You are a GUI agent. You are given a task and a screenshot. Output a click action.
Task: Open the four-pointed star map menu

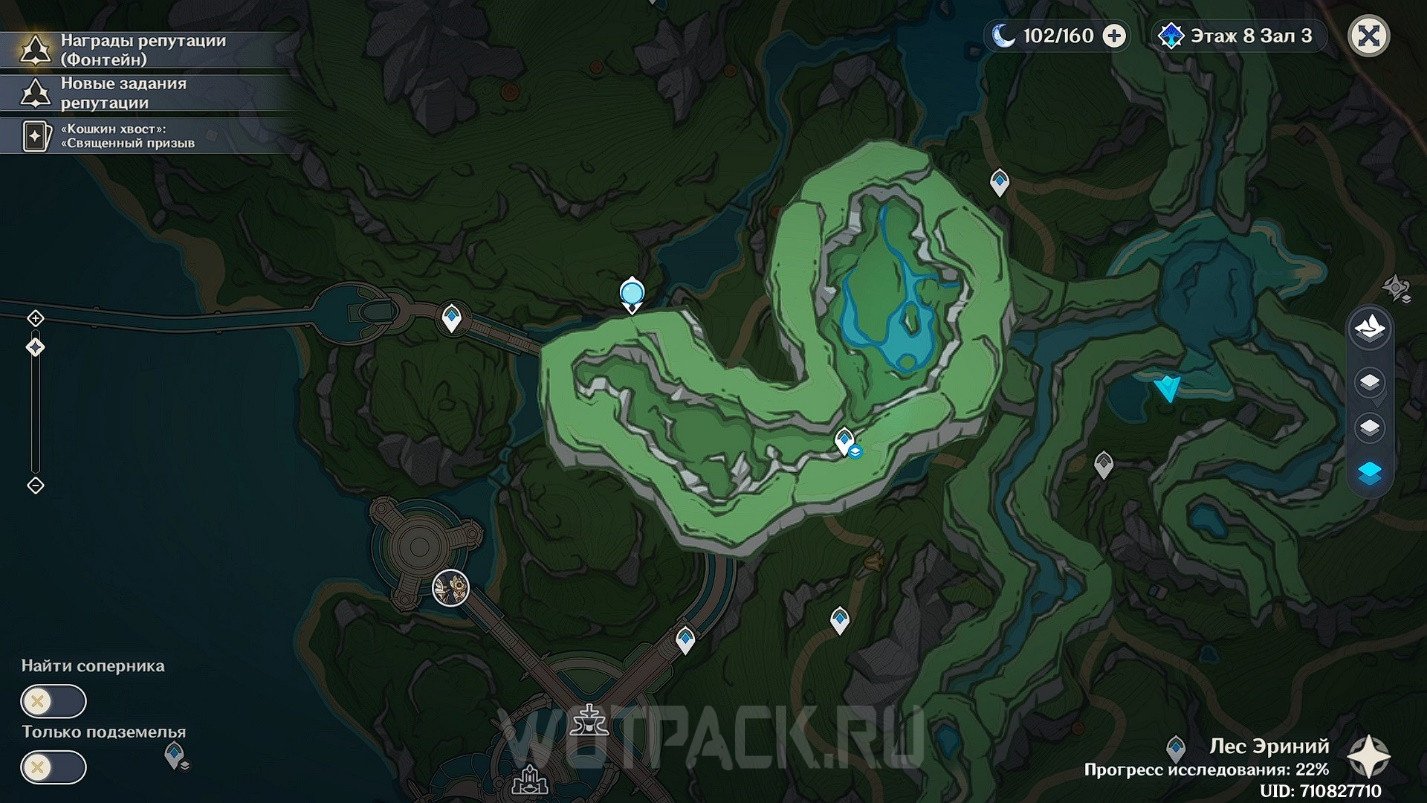coord(1365,757)
